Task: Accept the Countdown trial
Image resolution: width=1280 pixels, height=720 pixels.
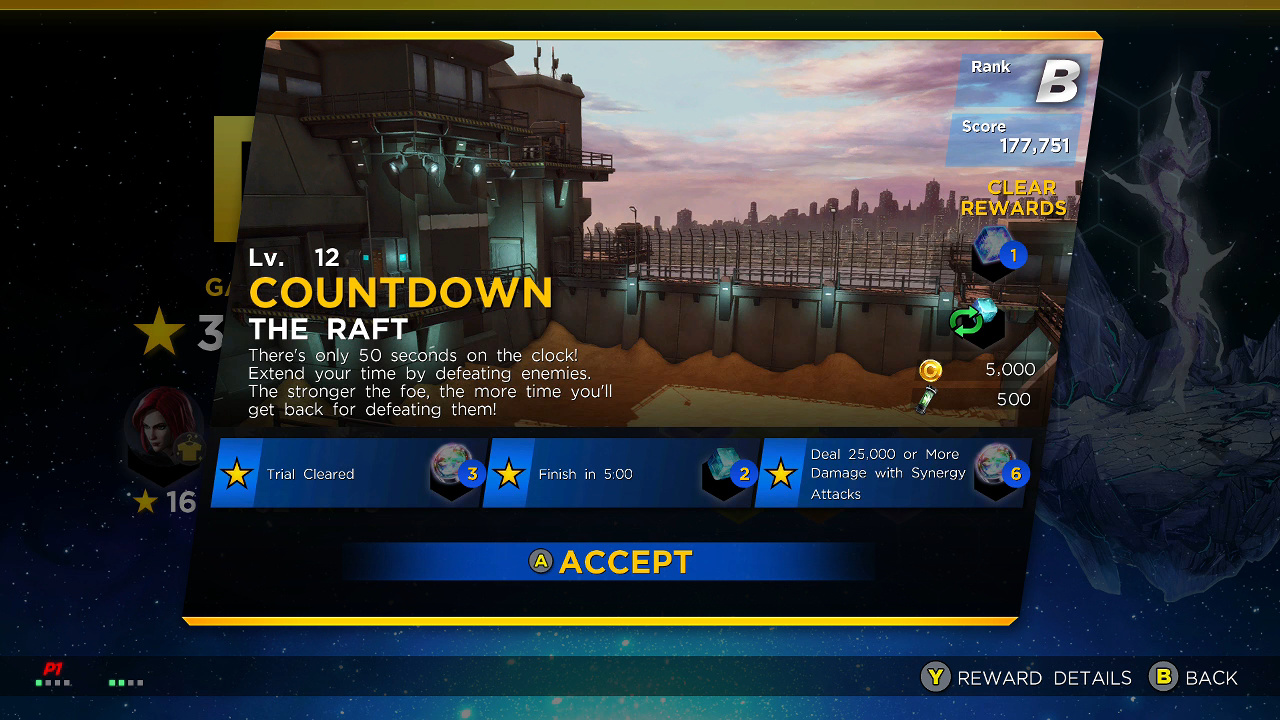Action: point(611,562)
